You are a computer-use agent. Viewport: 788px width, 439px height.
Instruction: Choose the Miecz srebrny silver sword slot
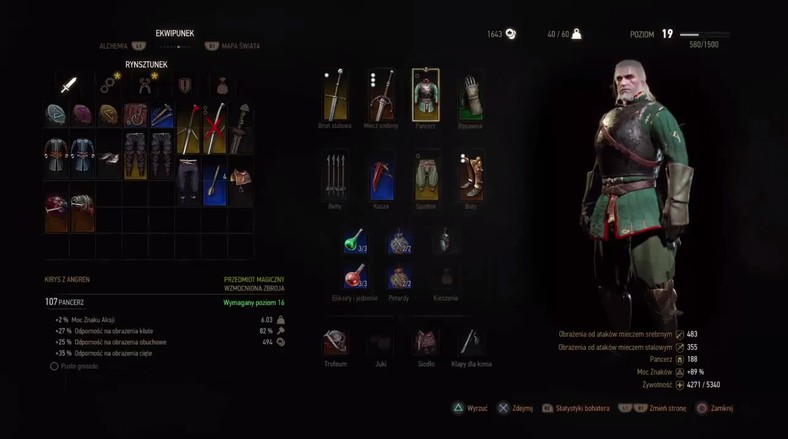point(380,96)
